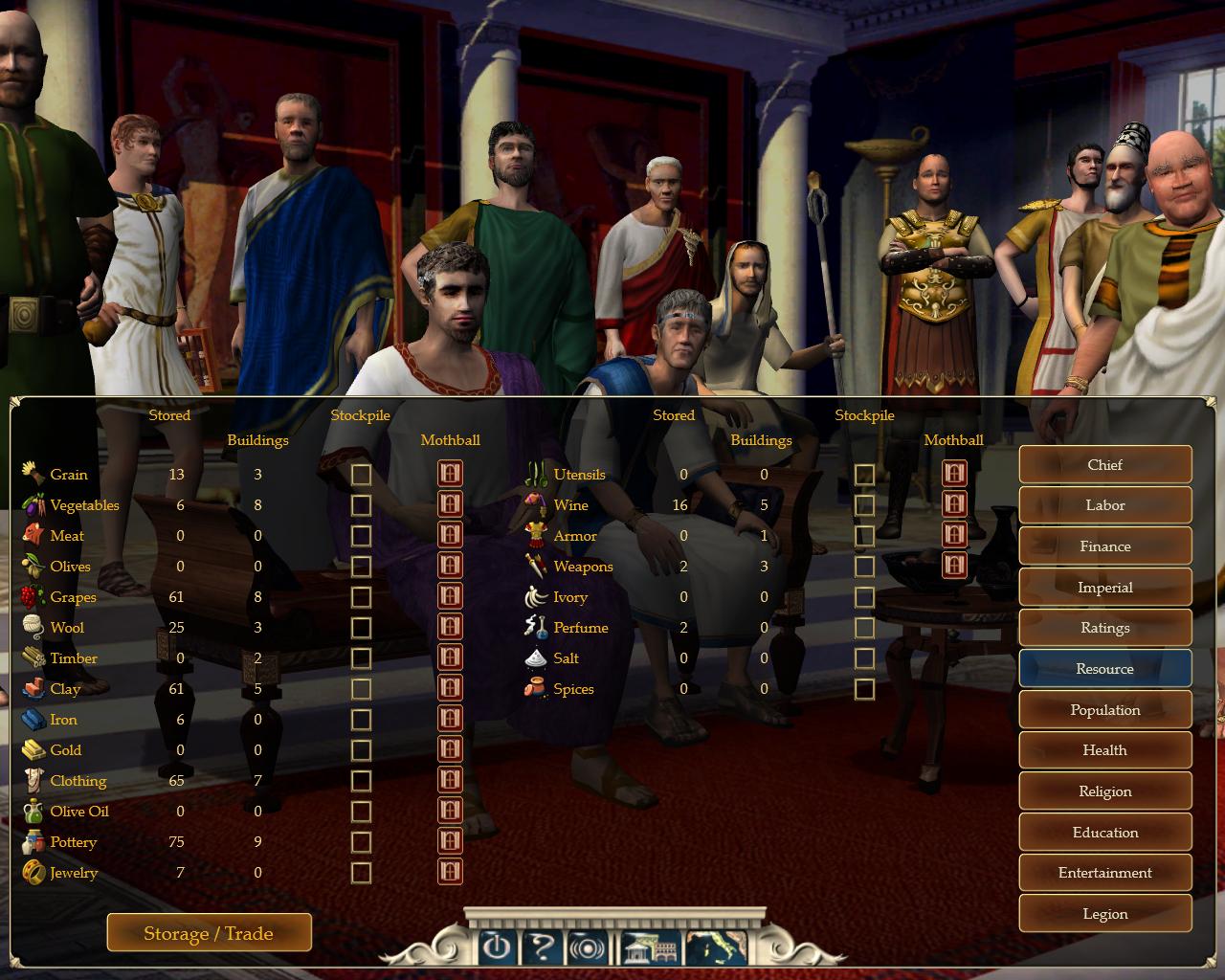Open the Italy empire map icon
Screen dimensions: 1225x980
point(717,947)
